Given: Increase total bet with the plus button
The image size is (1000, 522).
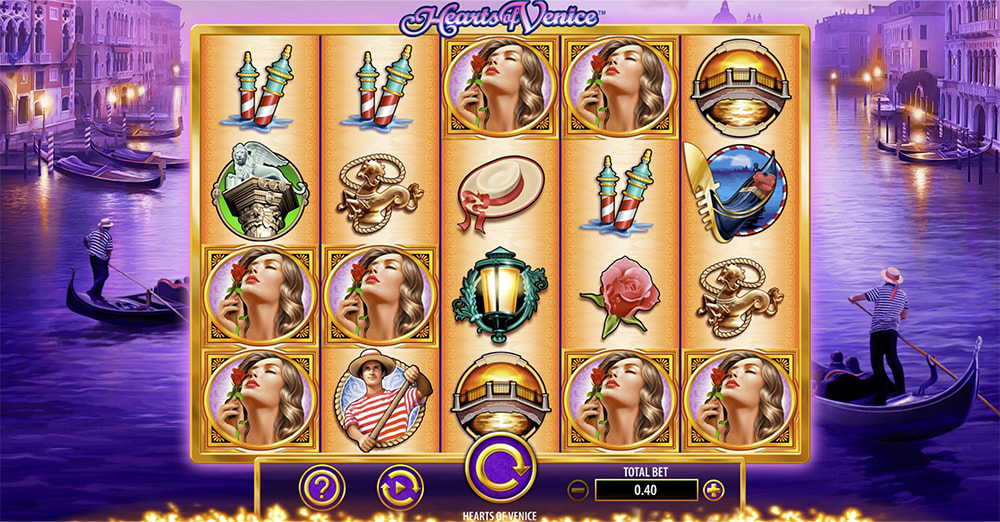Looking at the screenshot, I should pos(713,490).
